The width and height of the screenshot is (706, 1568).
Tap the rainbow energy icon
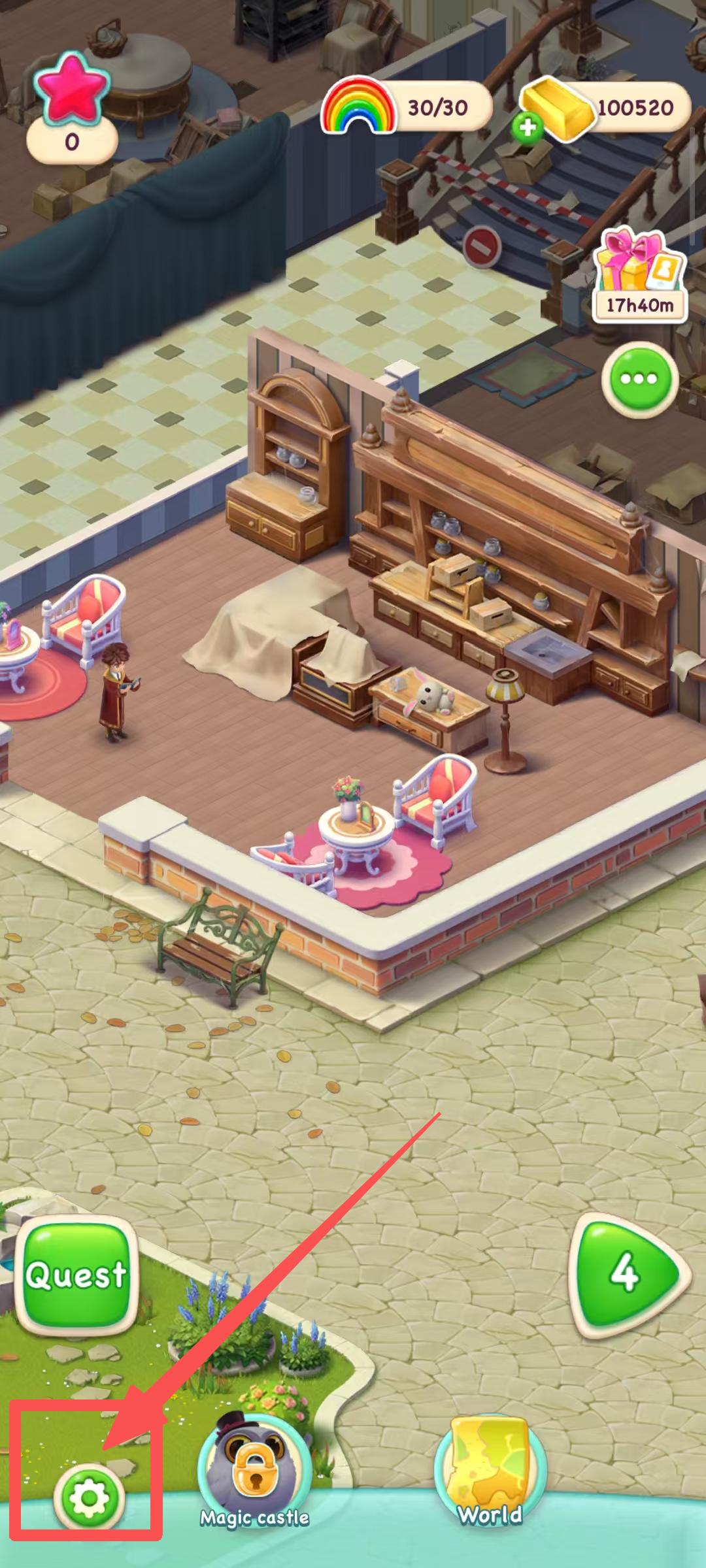coord(358,106)
